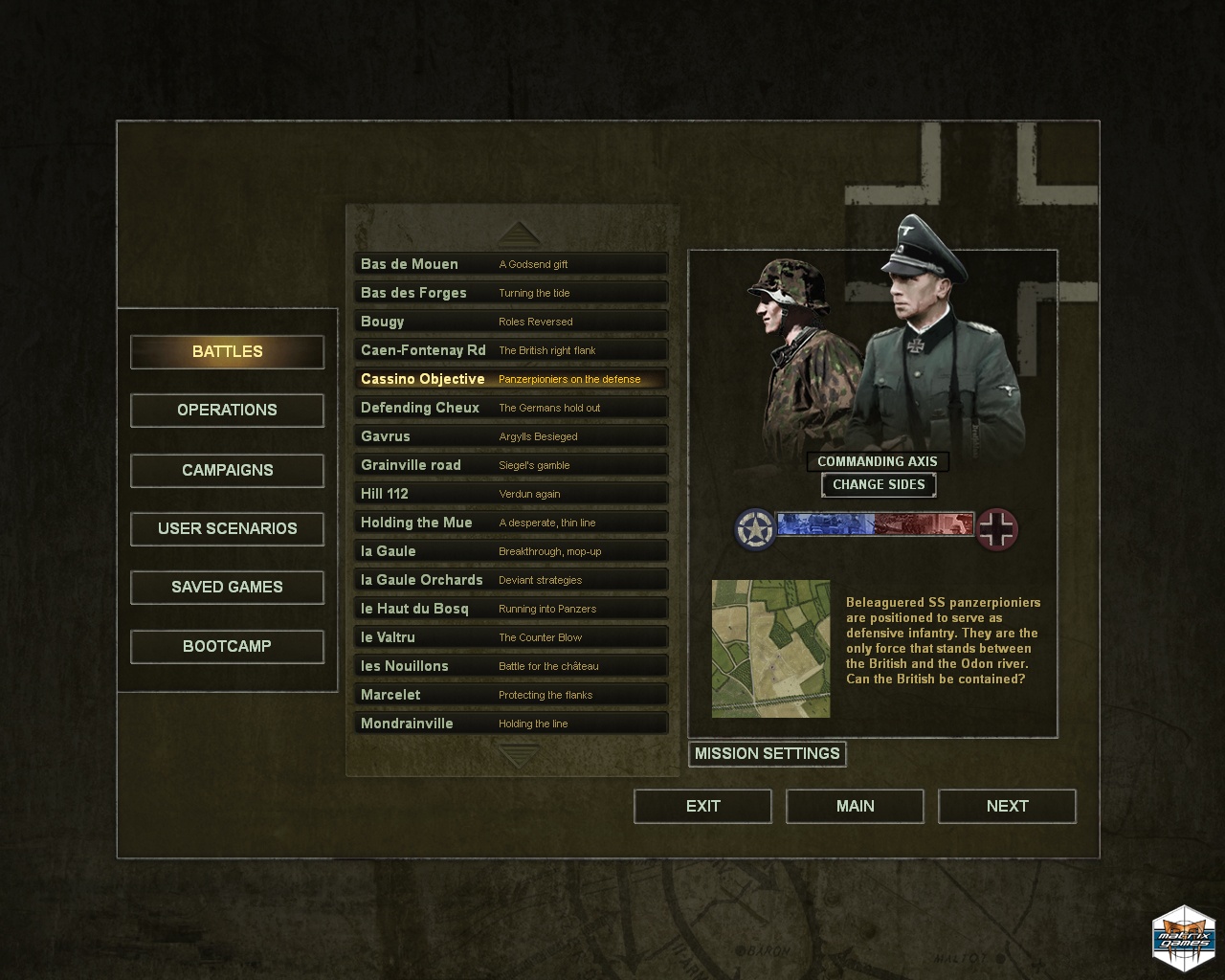Viewport: 1225px width, 980px height.
Task: Choose the Mondrainville battle
Action: (511, 724)
